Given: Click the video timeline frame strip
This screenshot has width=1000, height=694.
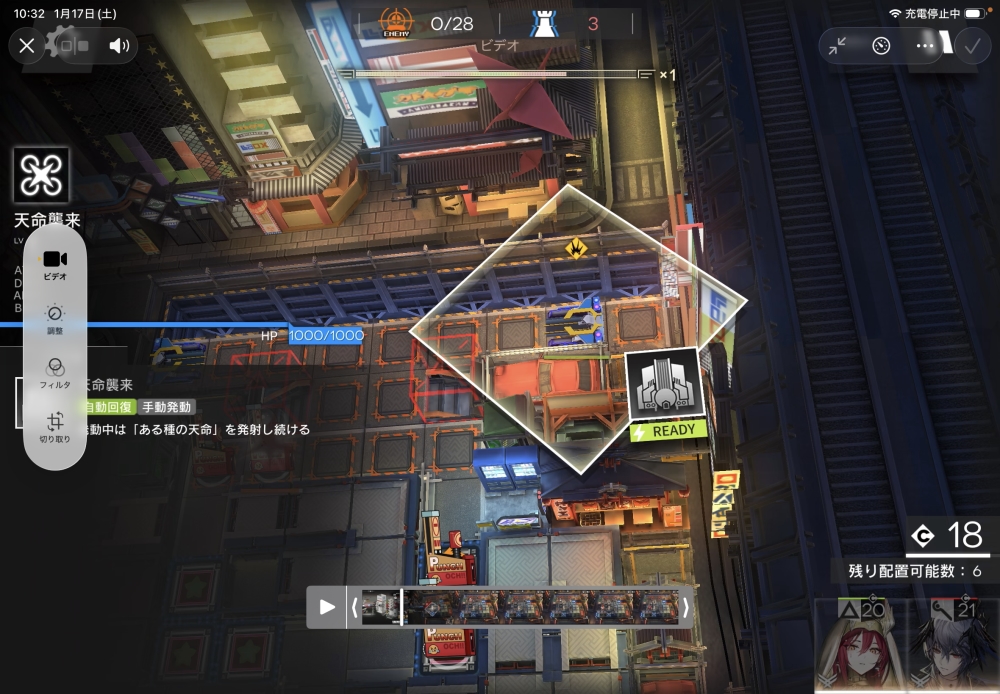Looking at the screenshot, I should pos(520,607).
